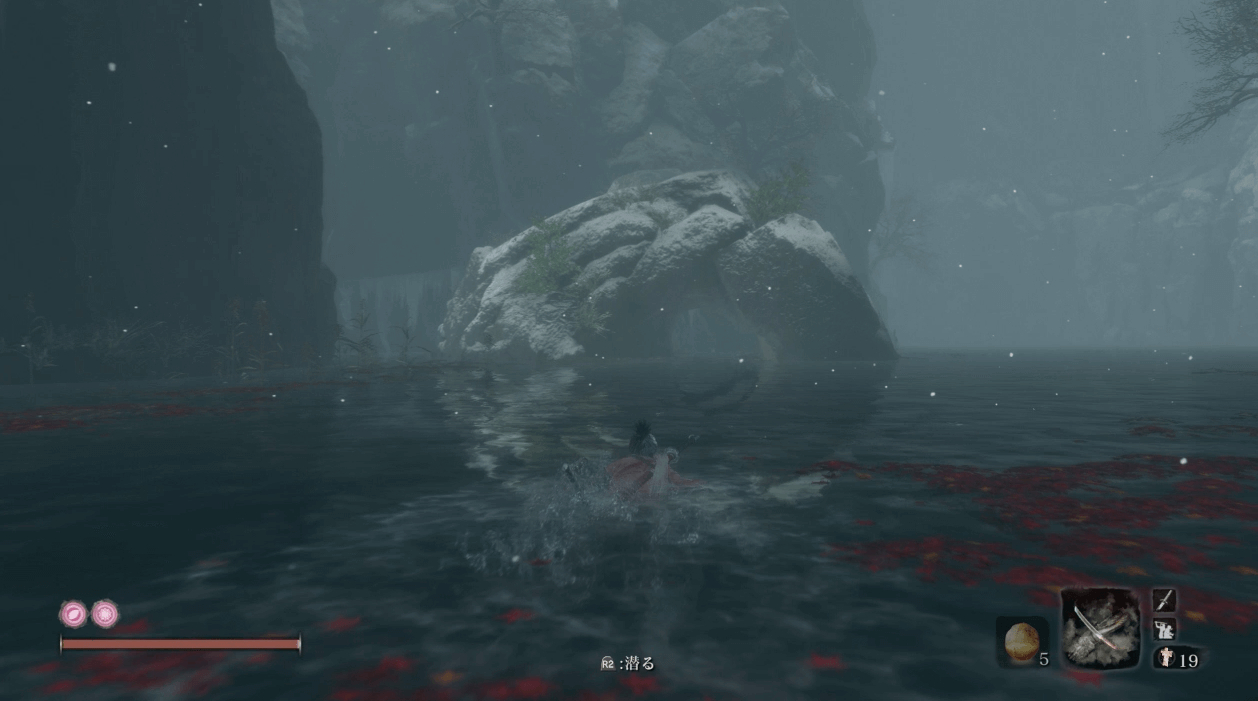Image resolution: width=1258 pixels, height=701 pixels.
Task: Click the small dagger icon
Action: 1164,600
